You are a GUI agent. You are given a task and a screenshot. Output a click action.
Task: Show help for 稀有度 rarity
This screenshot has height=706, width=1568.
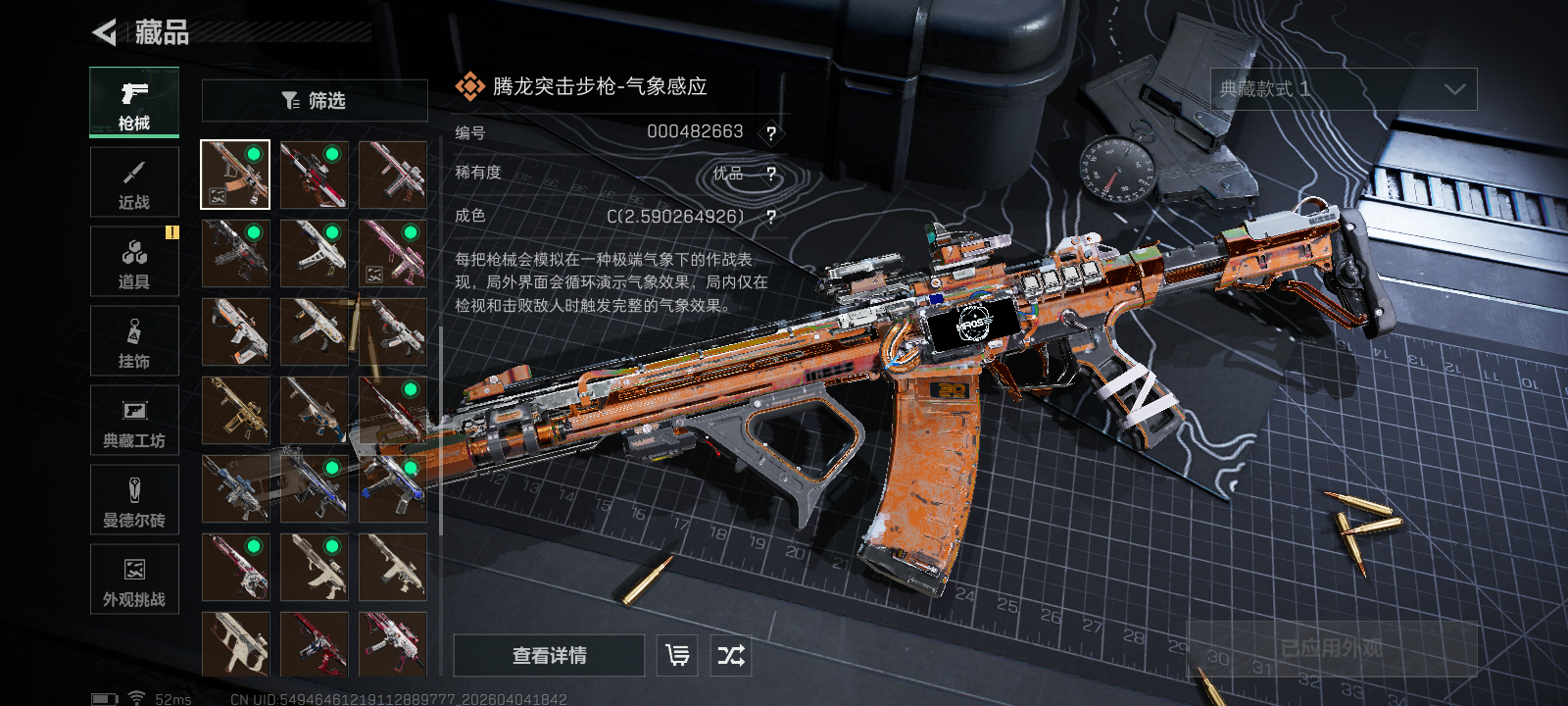(x=771, y=175)
